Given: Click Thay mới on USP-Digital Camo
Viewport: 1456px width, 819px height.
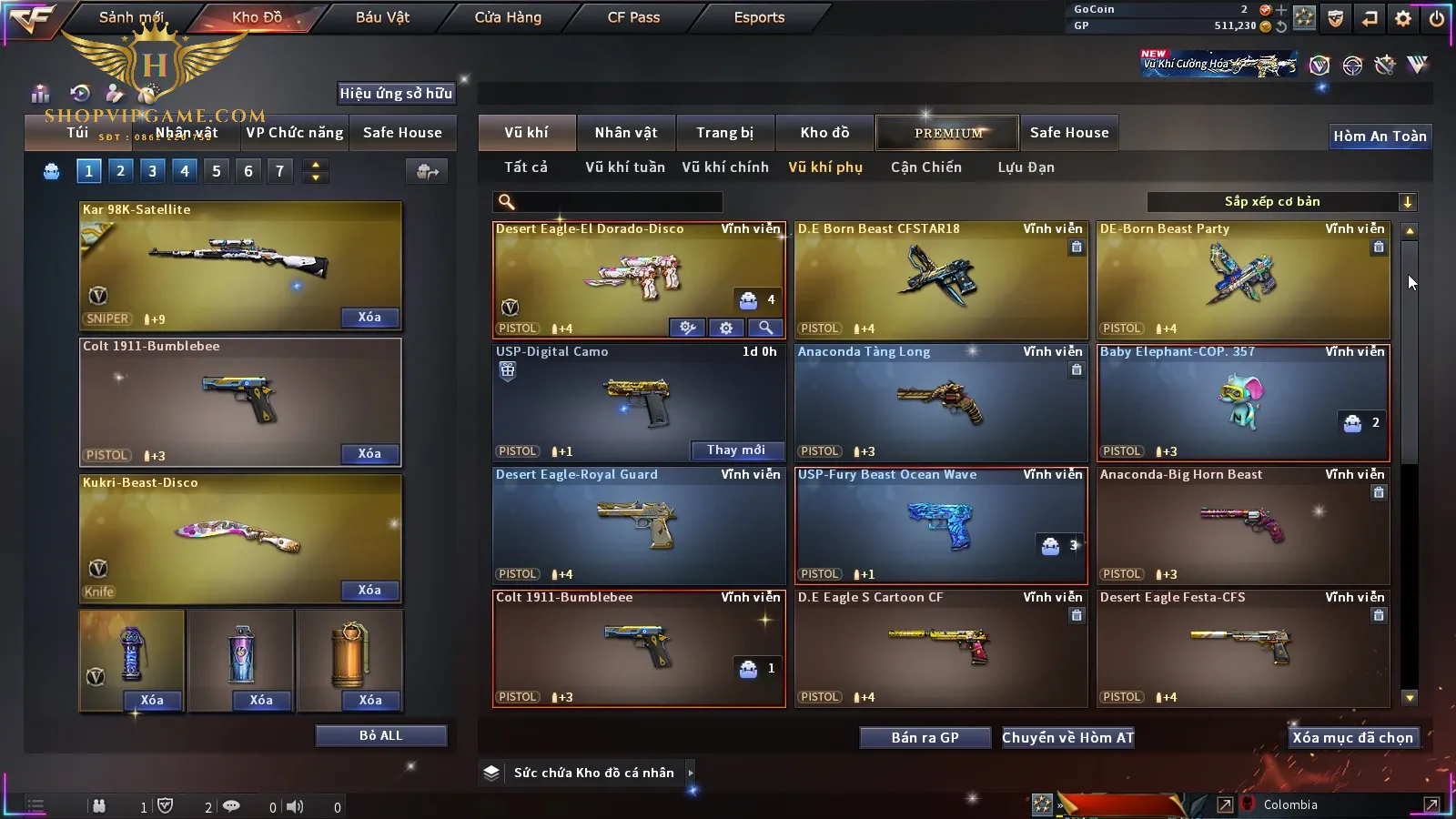Looking at the screenshot, I should tap(736, 450).
